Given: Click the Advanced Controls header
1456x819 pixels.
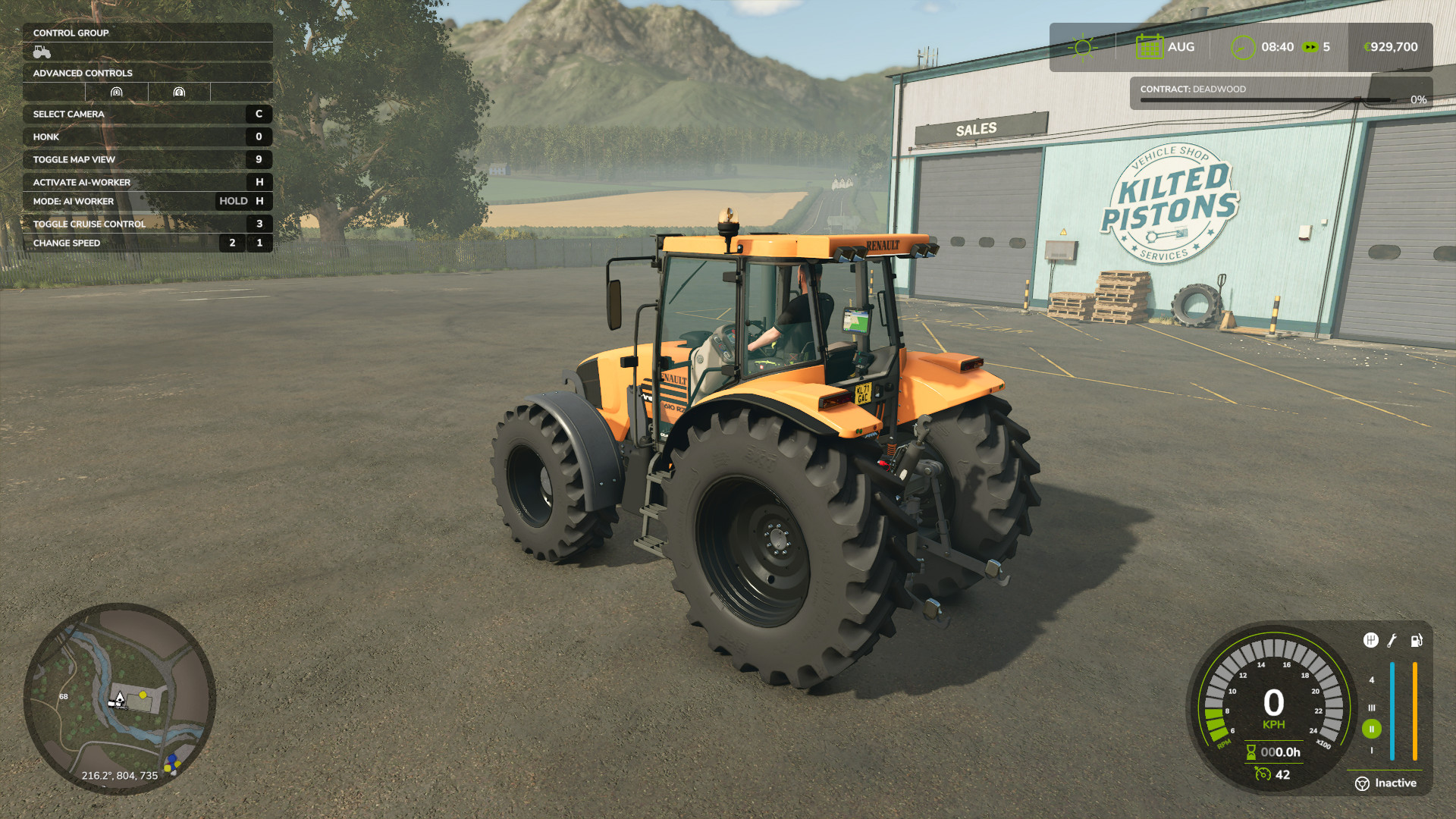Looking at the screenshot, I should tap(147, 73).
